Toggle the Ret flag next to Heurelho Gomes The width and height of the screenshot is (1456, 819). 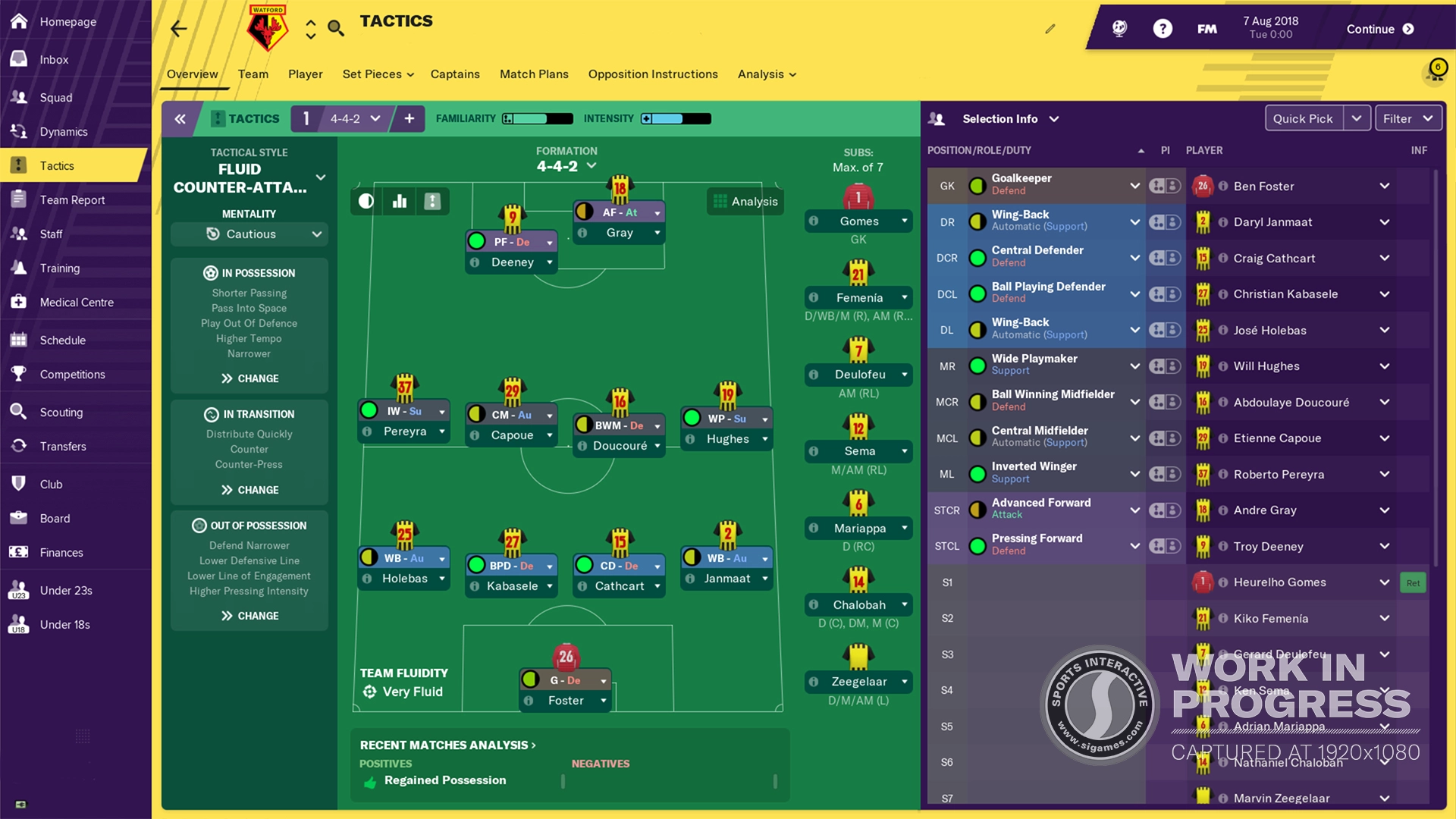tap(1413, 582)
